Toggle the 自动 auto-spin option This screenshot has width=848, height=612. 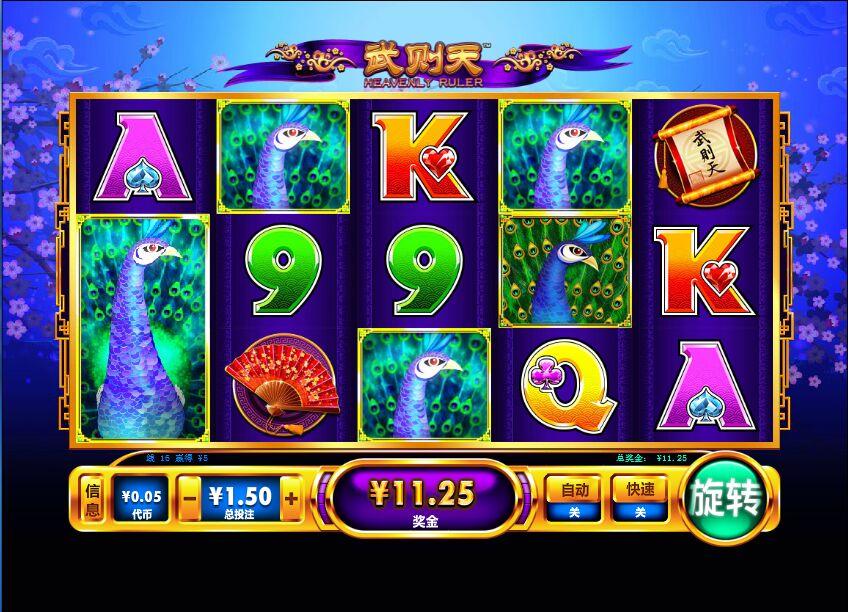[573, 498]
